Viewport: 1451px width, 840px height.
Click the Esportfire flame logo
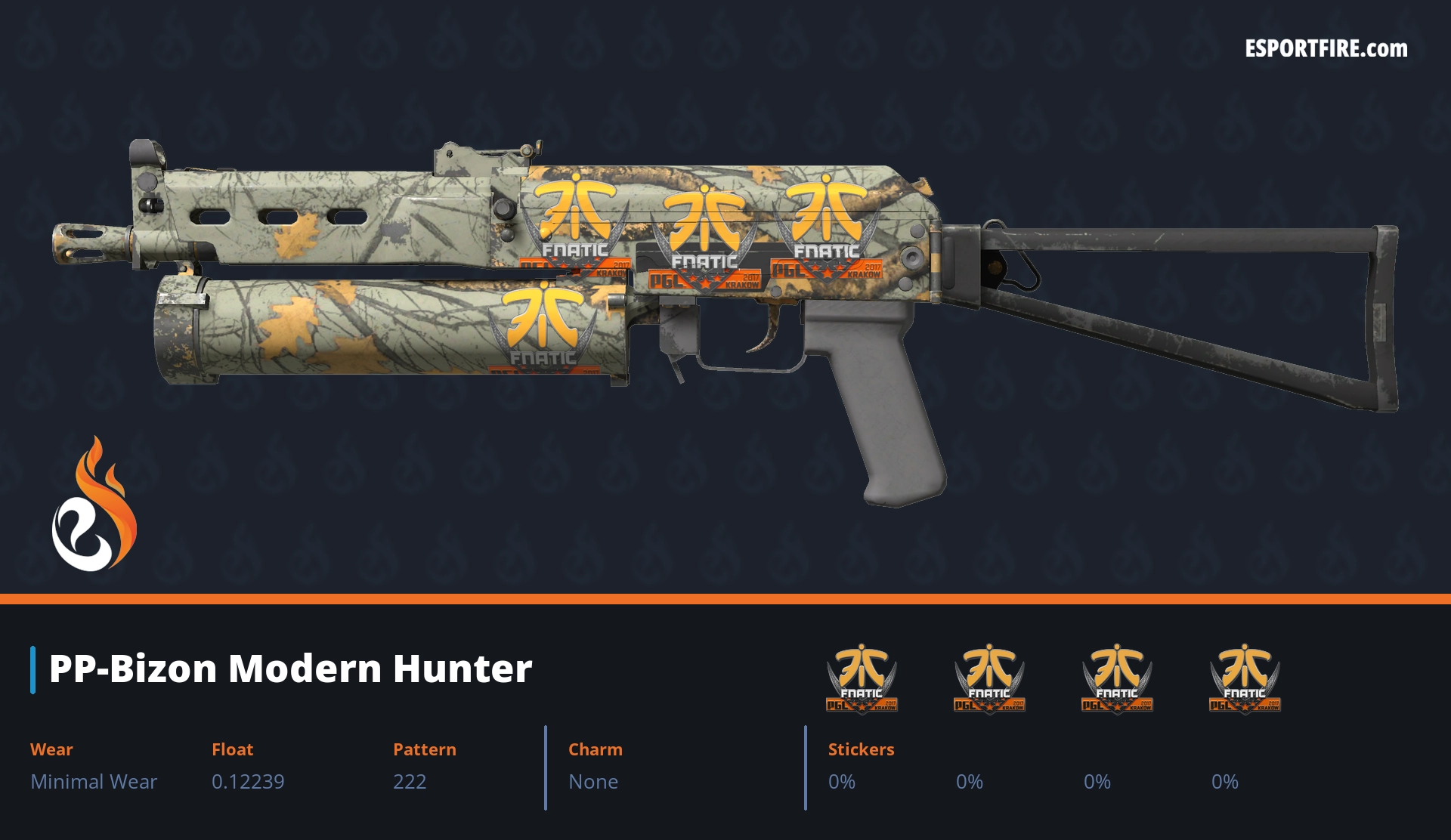point(94,506)
